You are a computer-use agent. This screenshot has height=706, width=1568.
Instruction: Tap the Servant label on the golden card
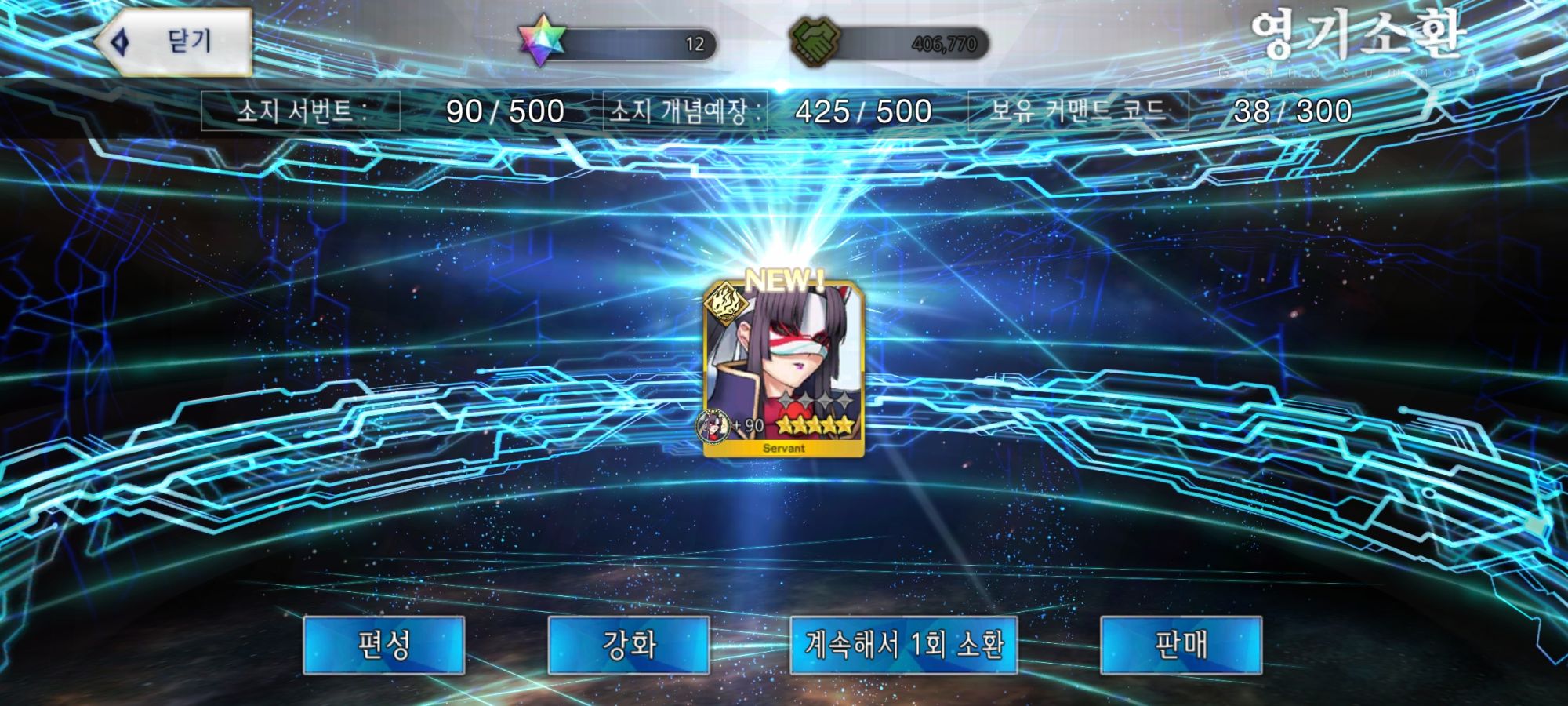784,448
